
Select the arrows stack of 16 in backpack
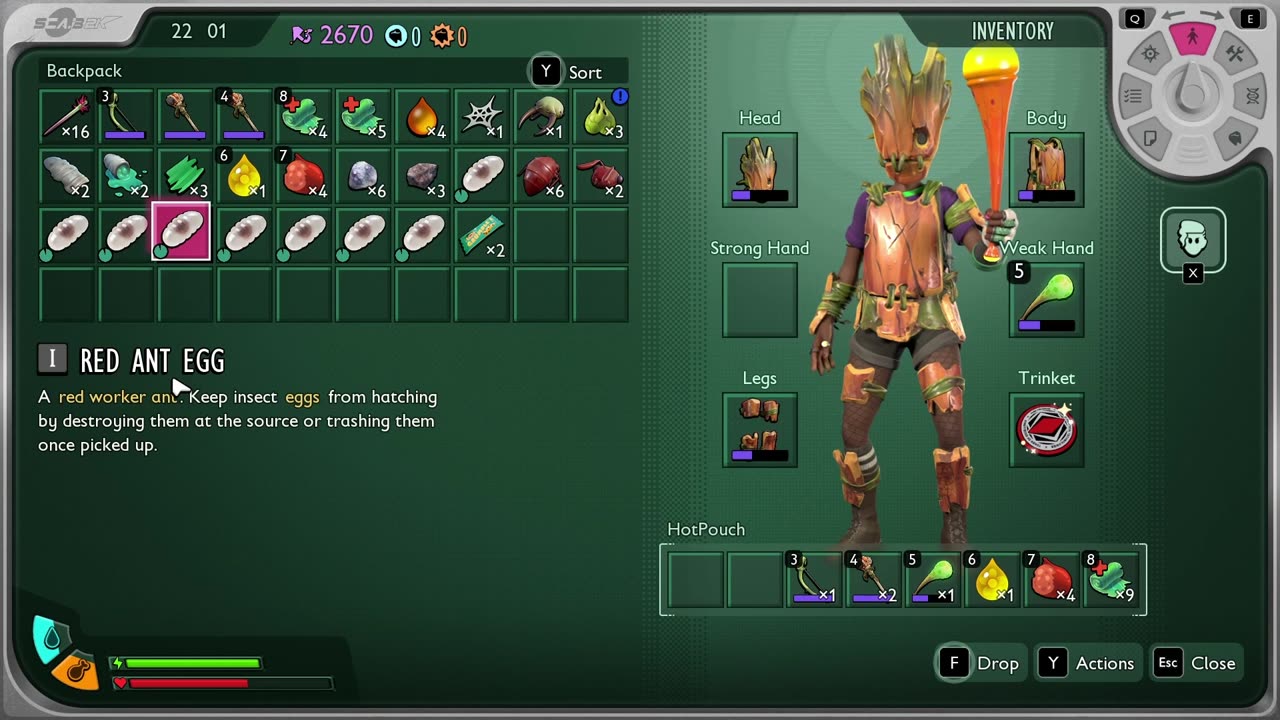coord(67,117)
